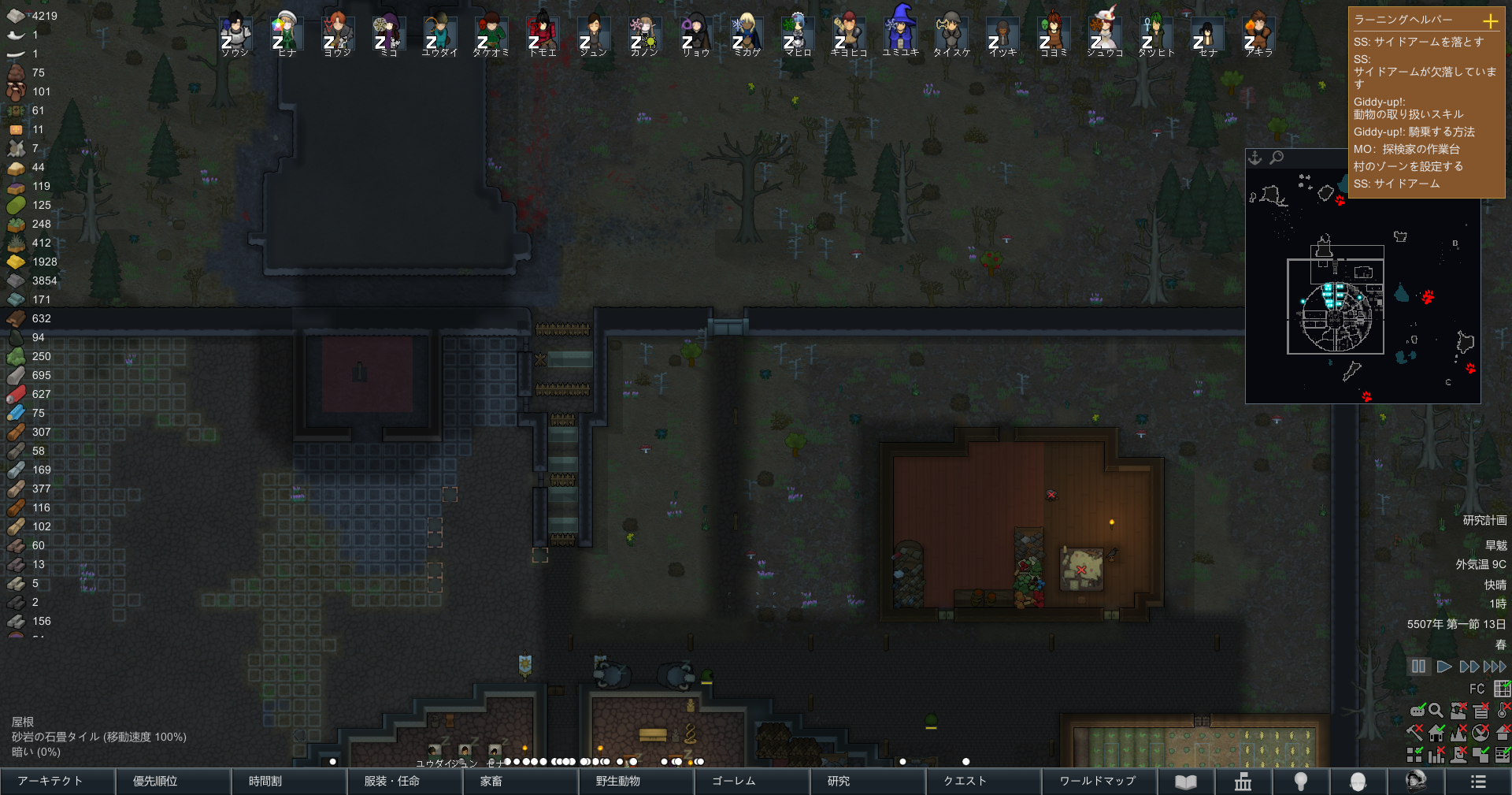This screenshot has width=1512, height=795.
Task: Pause the game with the pause button
Action: [1418, 667]
